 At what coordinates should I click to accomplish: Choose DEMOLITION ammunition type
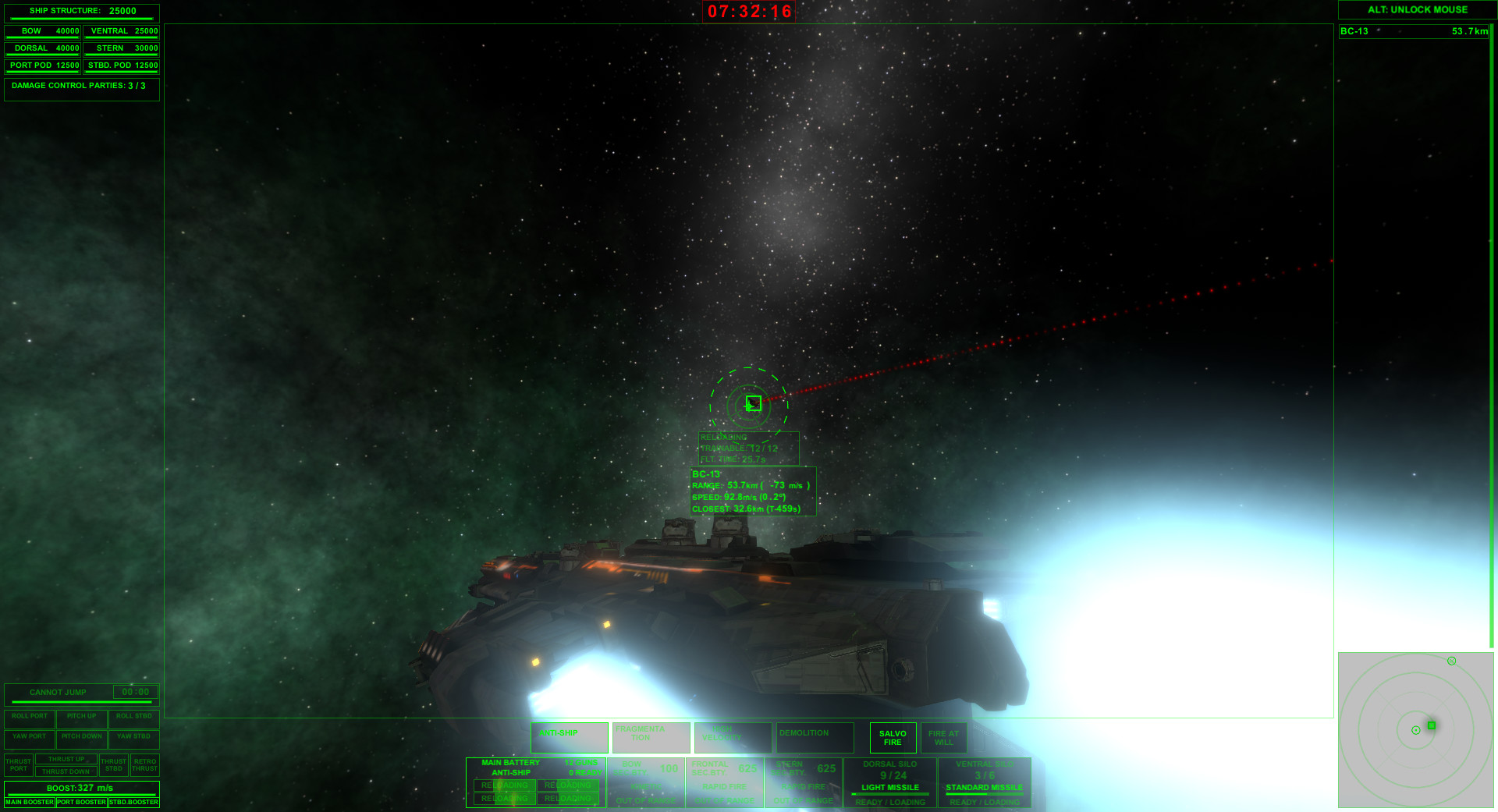pos(815,736)
